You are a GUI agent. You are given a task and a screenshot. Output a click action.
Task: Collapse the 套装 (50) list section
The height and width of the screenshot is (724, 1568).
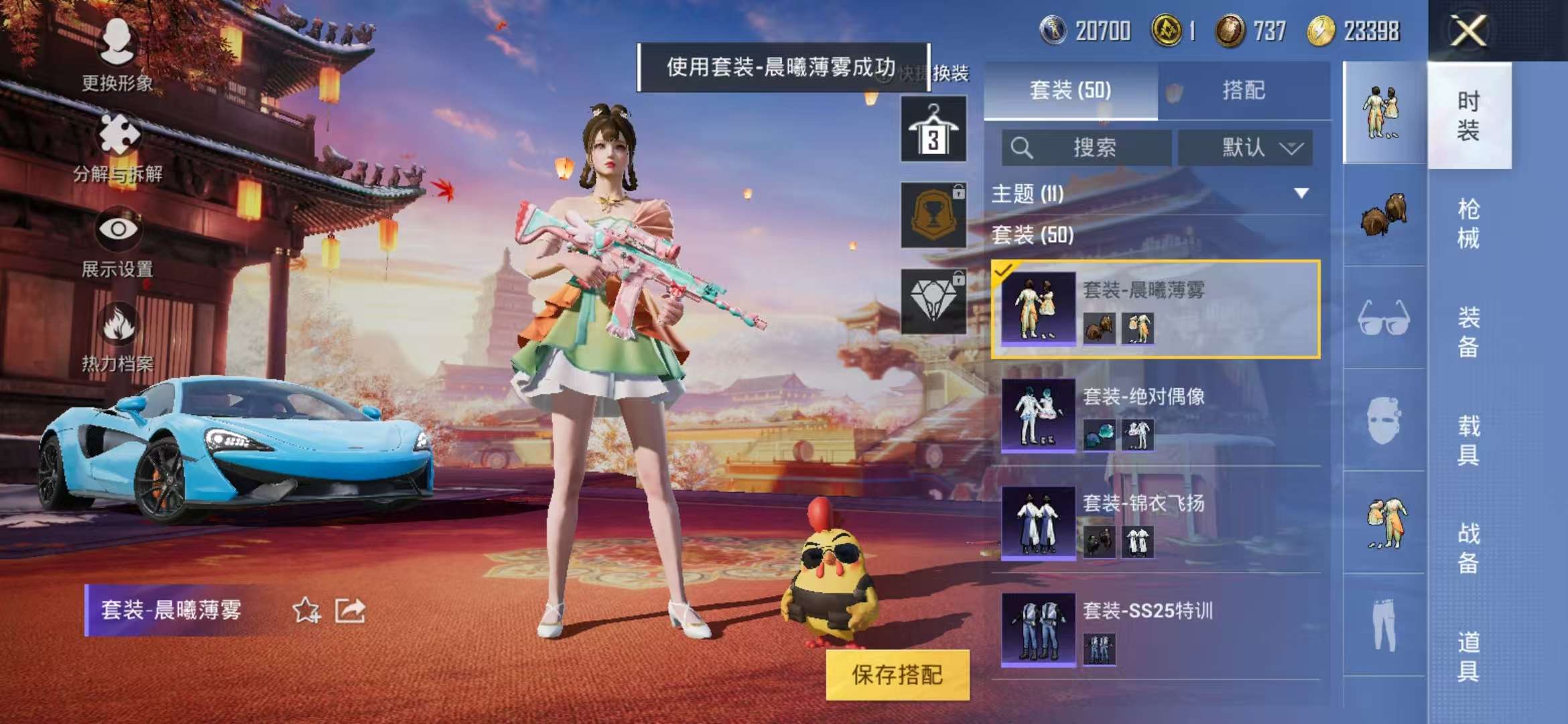coord(1032,237)
